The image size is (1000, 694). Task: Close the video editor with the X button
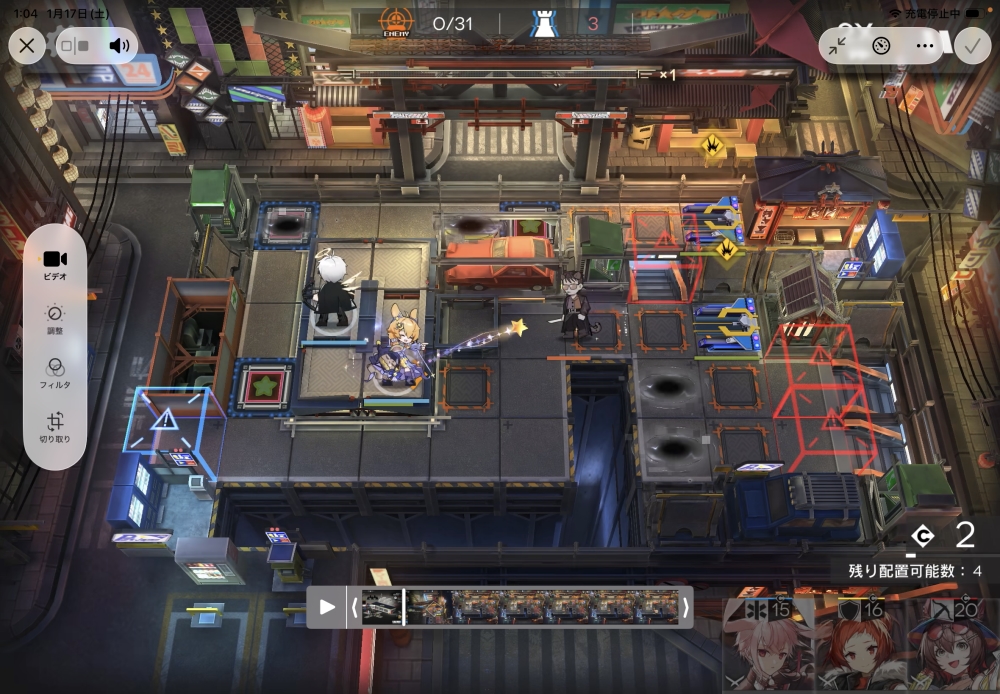click(27, 45)
